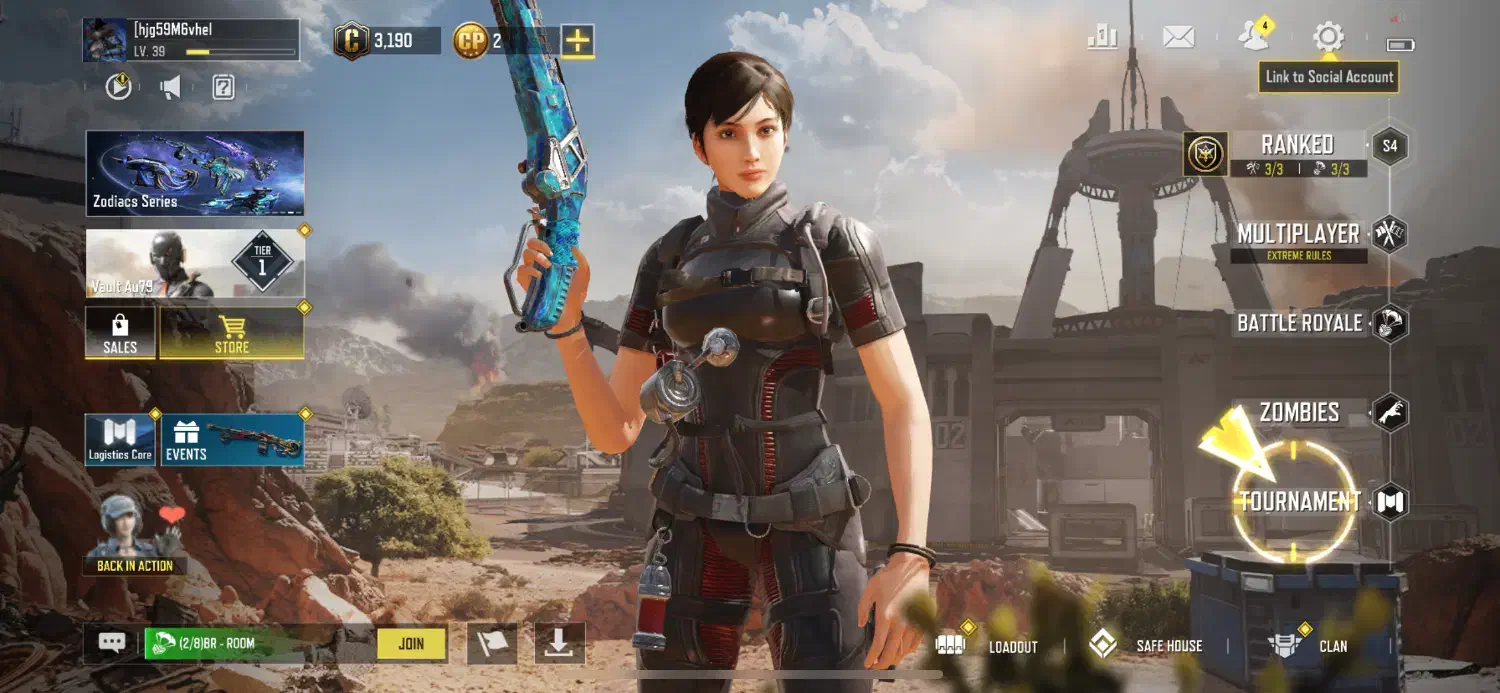Open the Clan menu
1500x693 pixels.
click(x=1308, y=646)
